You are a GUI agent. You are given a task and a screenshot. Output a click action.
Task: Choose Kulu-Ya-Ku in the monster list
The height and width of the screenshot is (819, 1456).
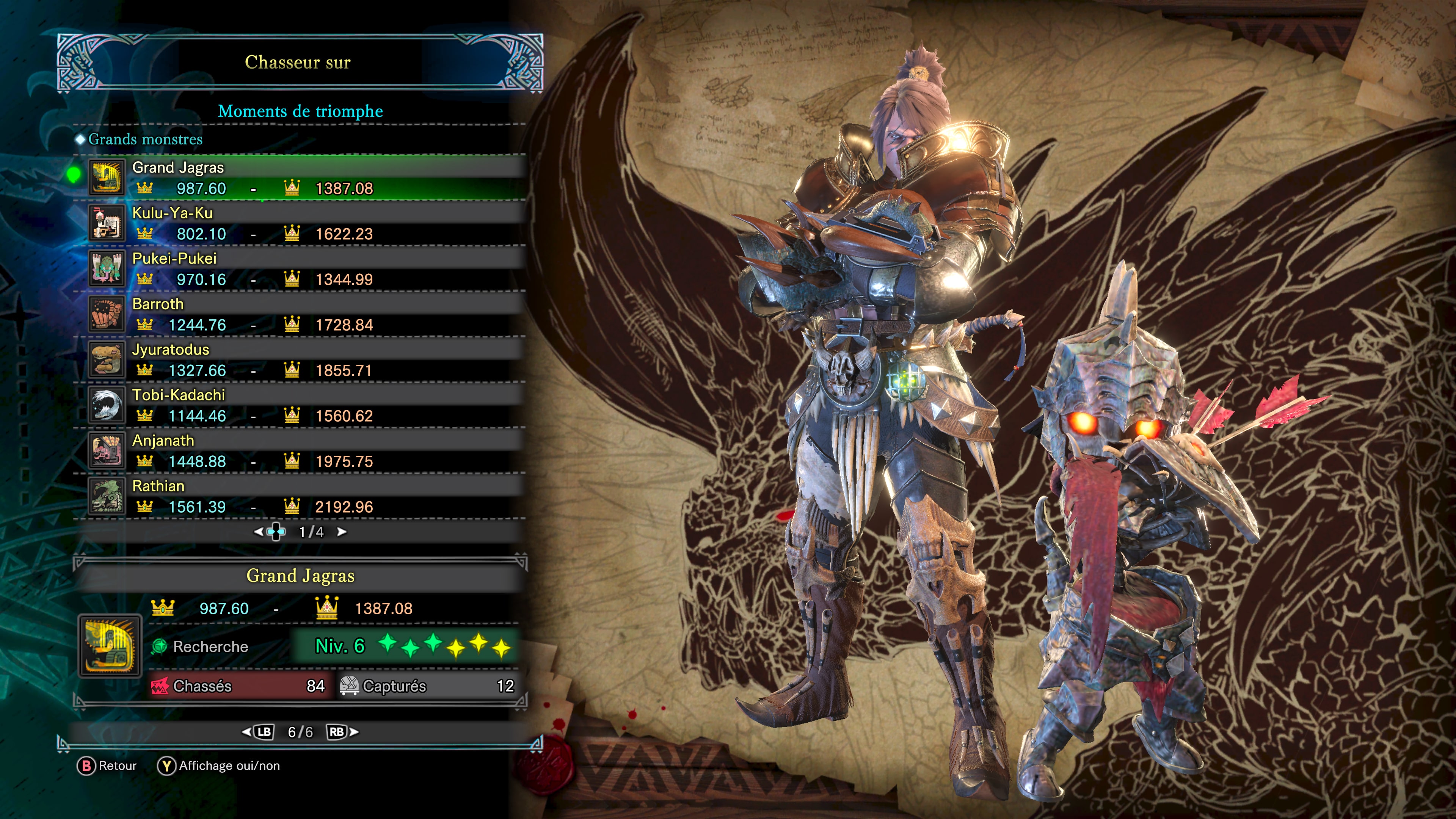tap(305, 223)
